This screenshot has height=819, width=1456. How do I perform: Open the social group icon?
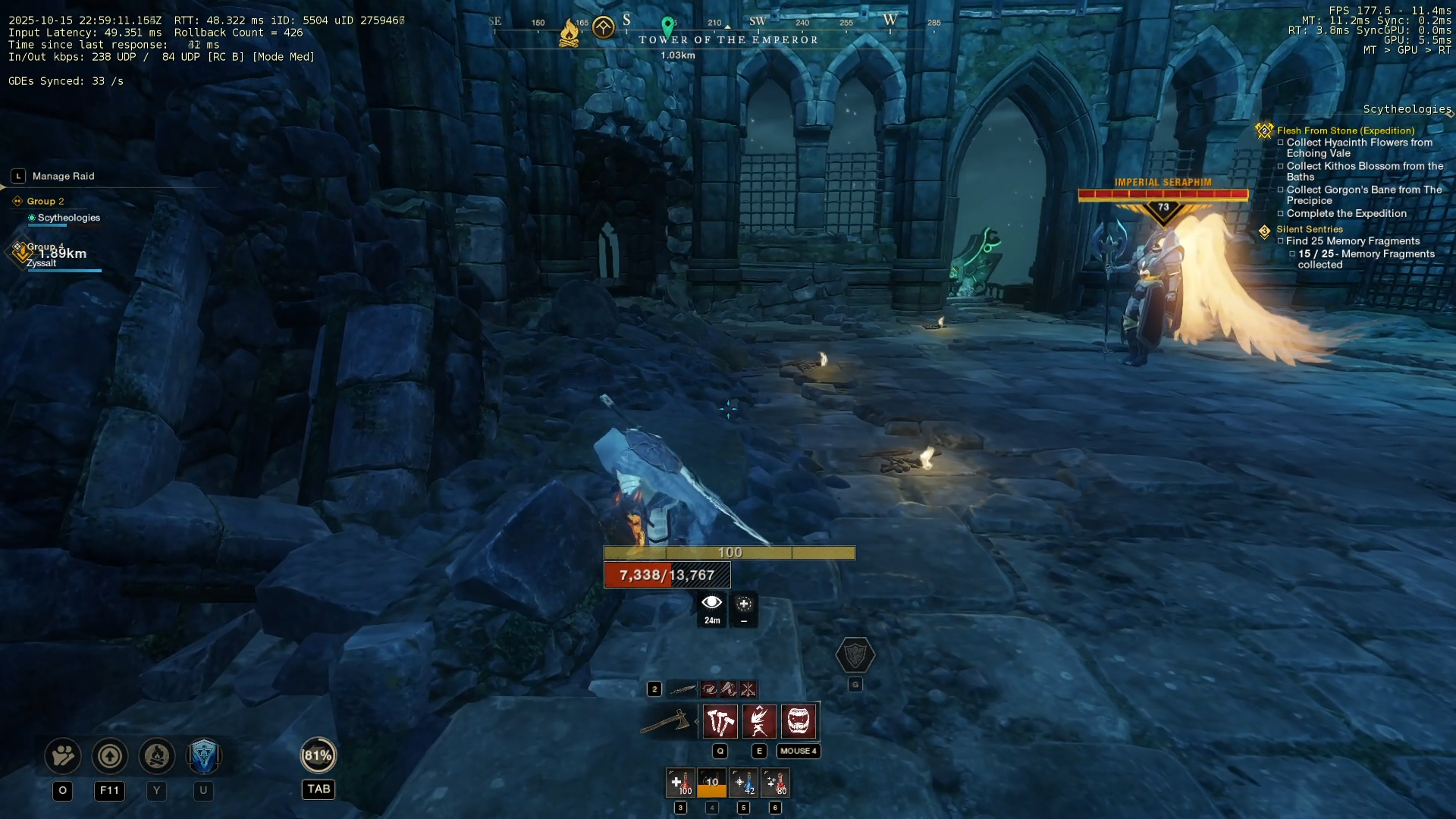(63, 756)
